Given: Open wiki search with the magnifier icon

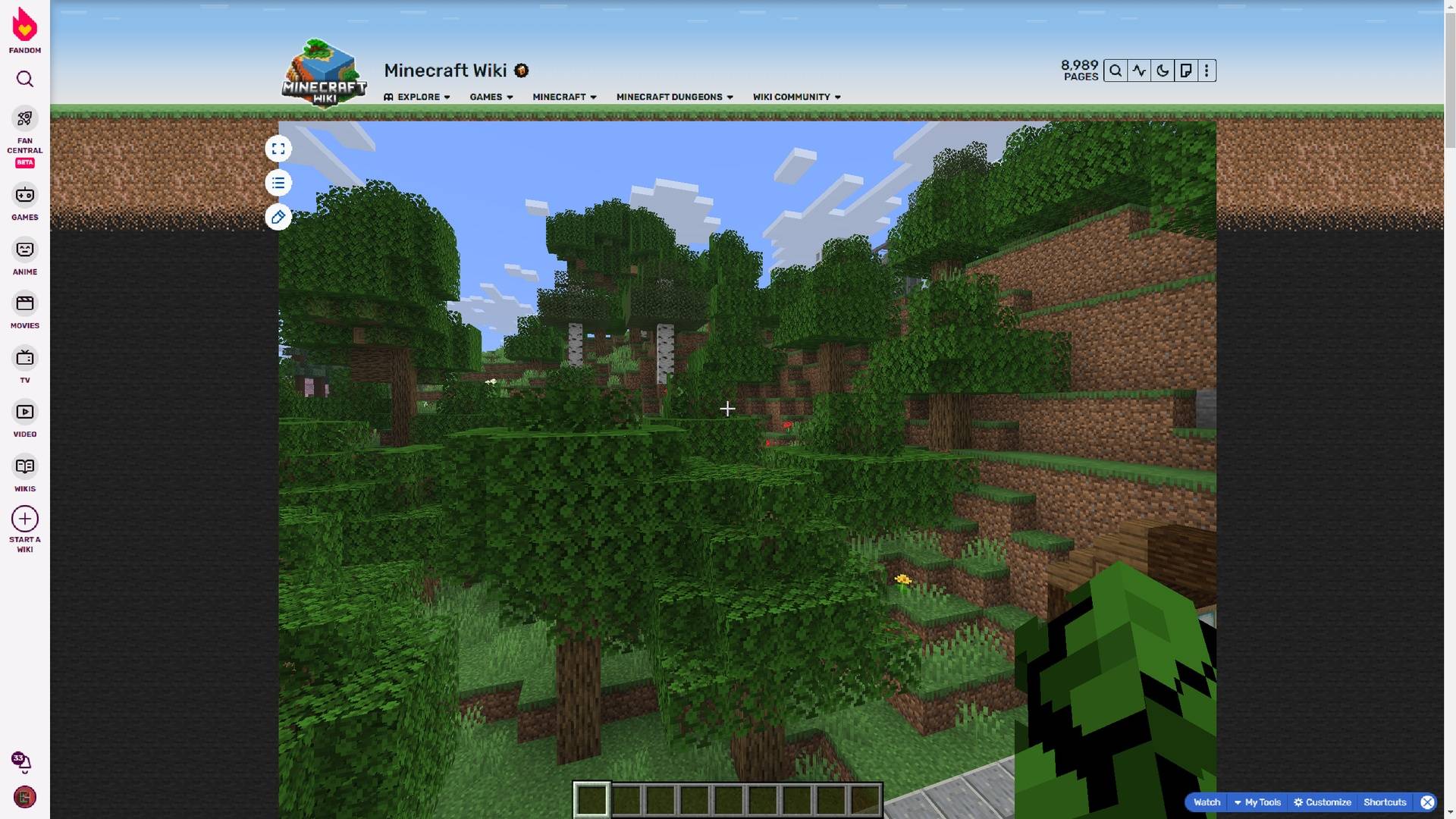Looking at the screenshot, I should [x=1116, y=70].
